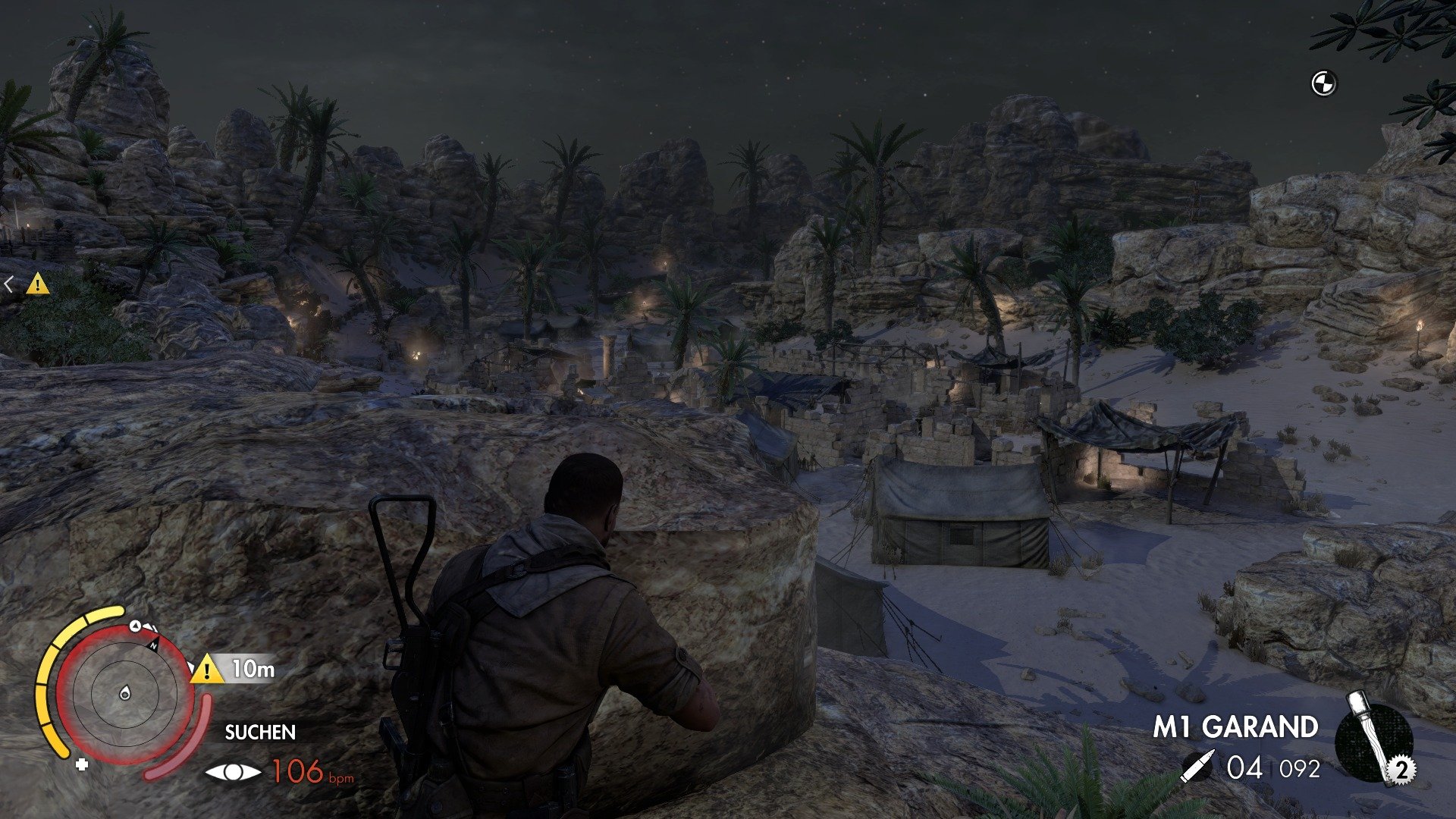
Task: Click the health cross icon under the minimap
Action: tap(81, 764)
